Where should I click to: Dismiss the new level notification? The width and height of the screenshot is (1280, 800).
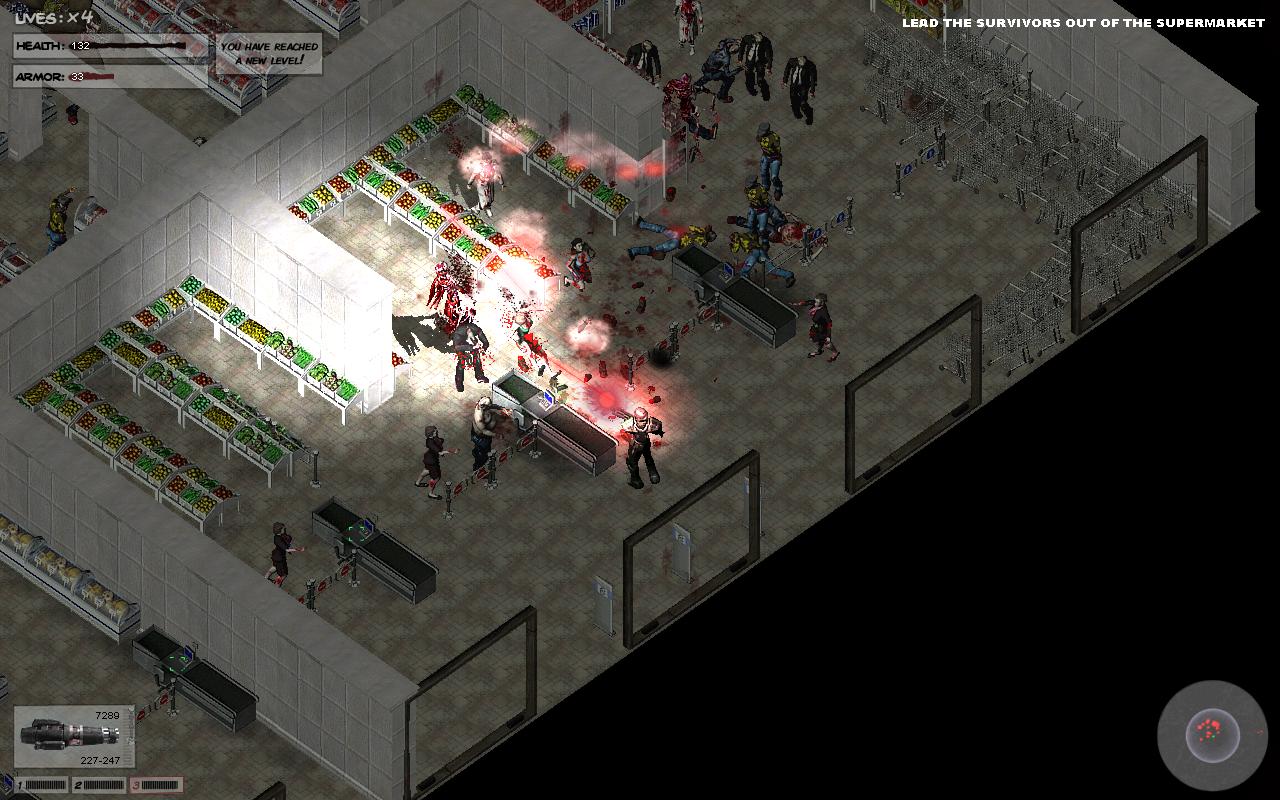(x=269, y=53)
